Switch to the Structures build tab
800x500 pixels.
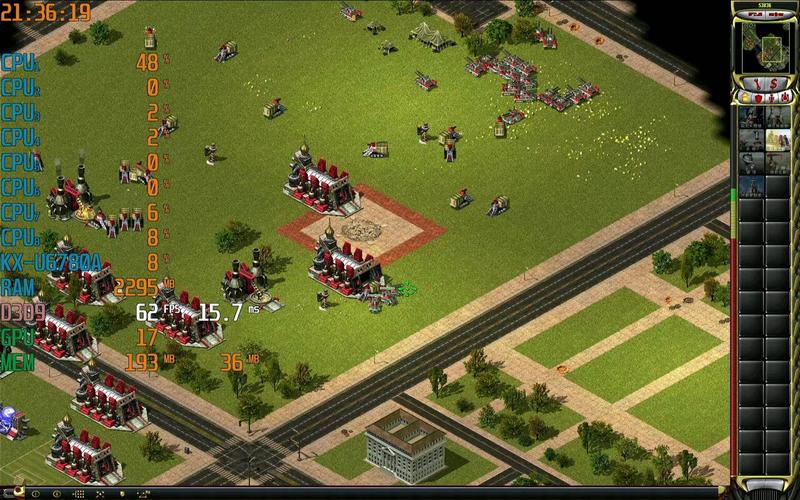[745, 98]
